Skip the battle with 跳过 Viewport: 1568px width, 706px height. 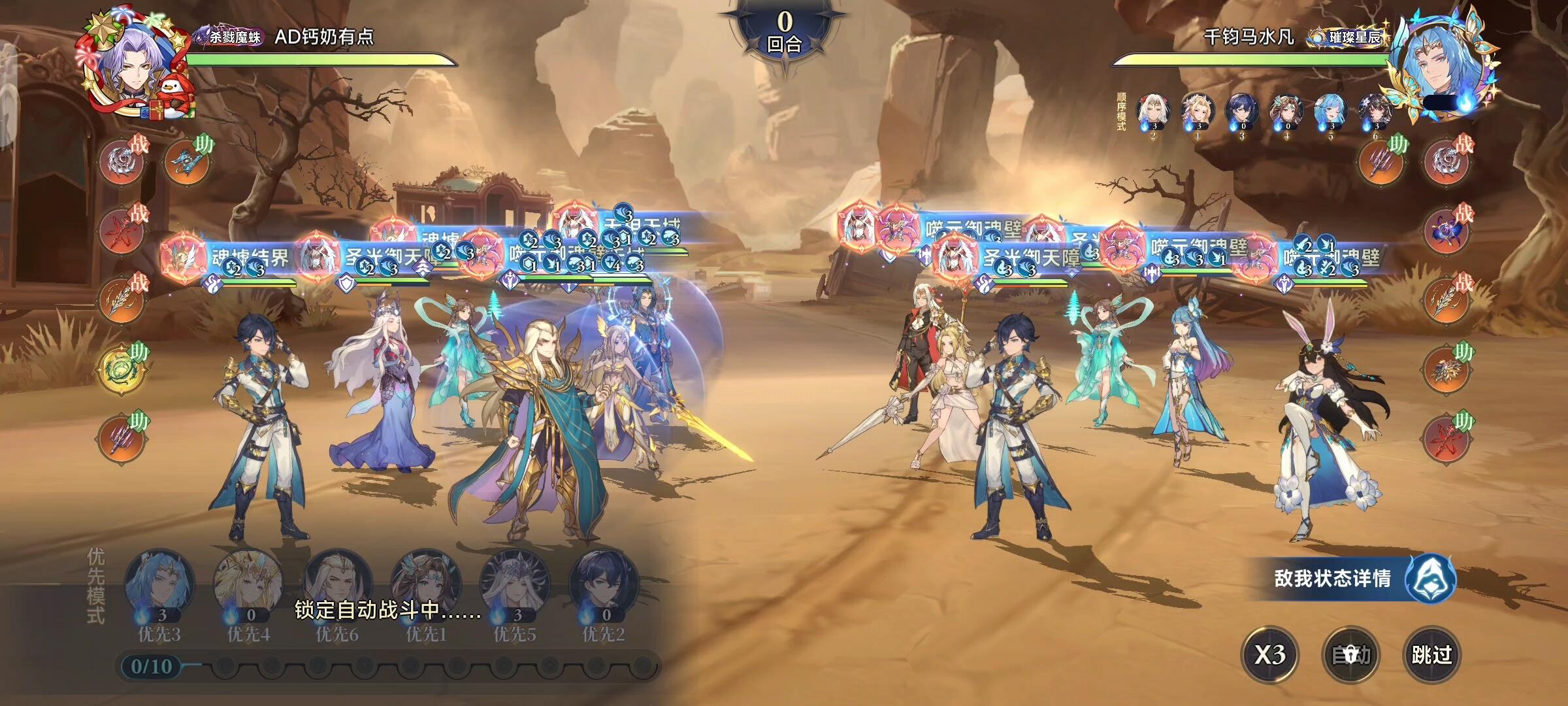coord(1431,654)
